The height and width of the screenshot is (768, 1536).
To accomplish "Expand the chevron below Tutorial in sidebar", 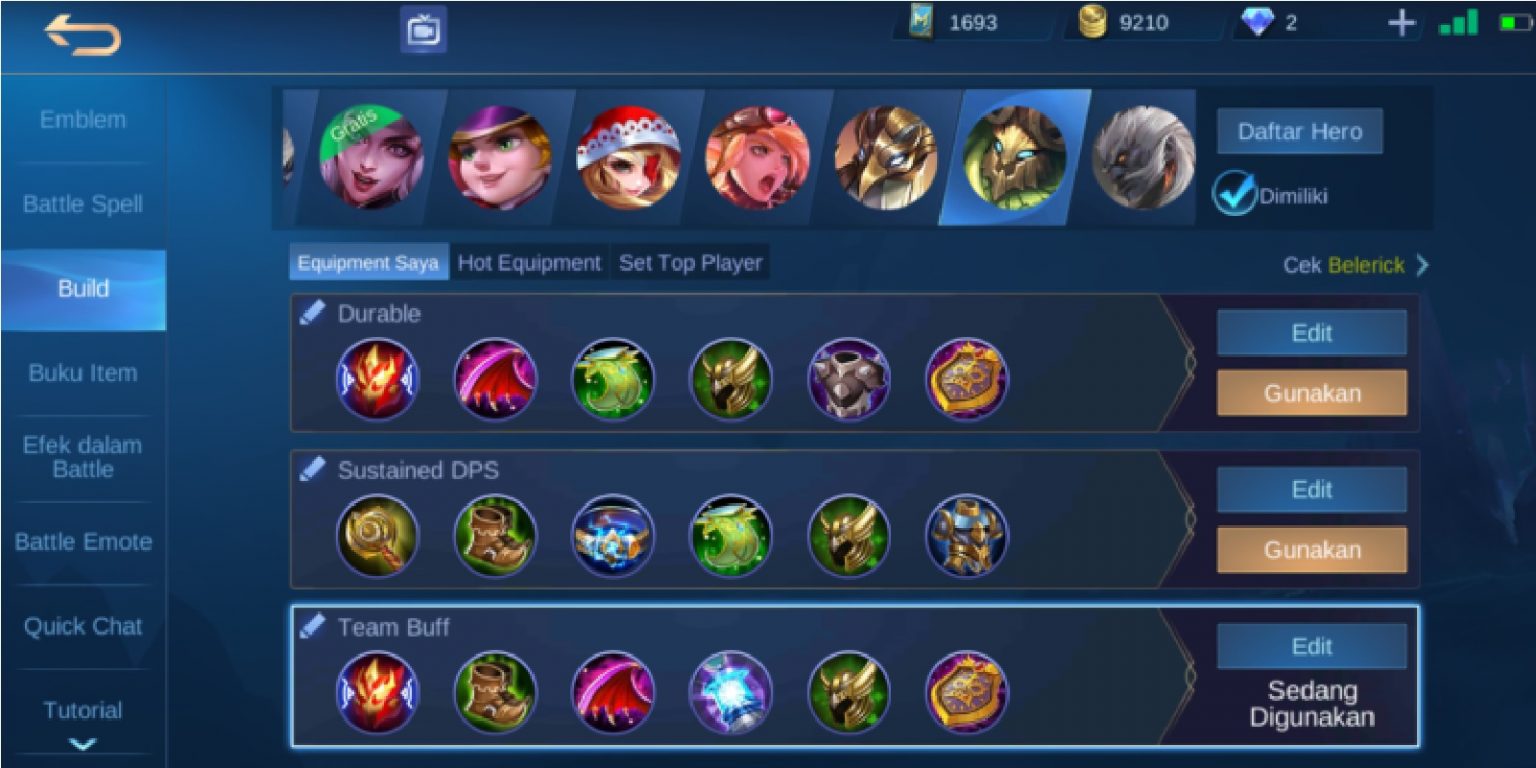I will [x=83, y=743].
